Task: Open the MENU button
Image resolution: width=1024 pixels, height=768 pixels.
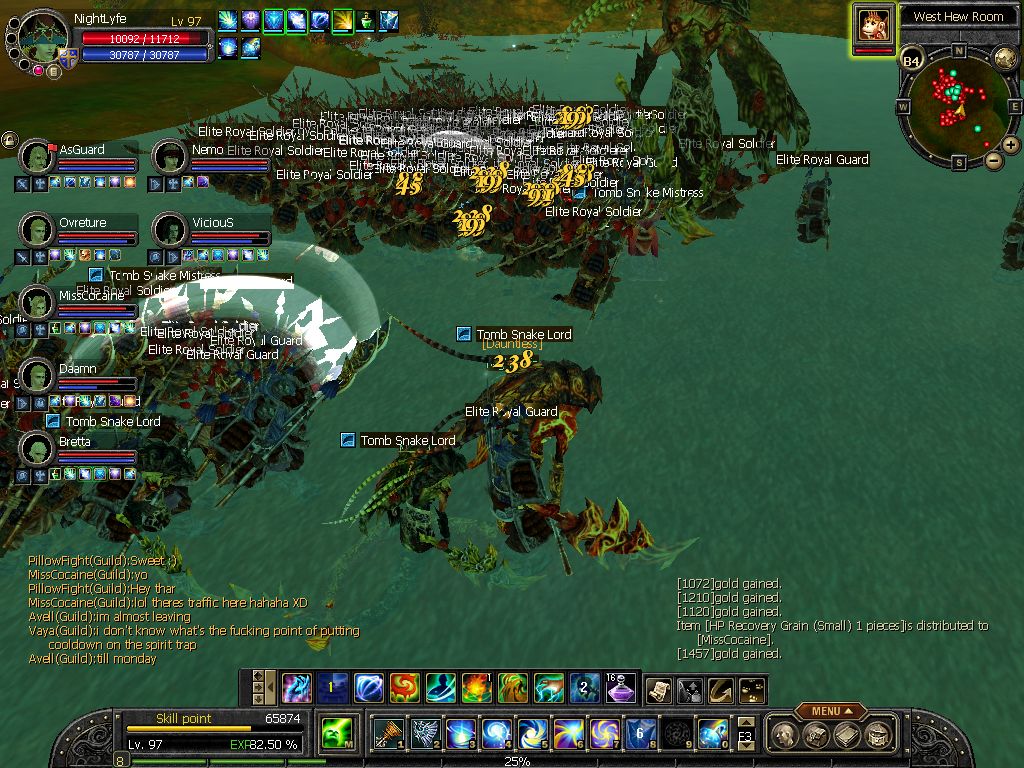Action: point(831,711)
